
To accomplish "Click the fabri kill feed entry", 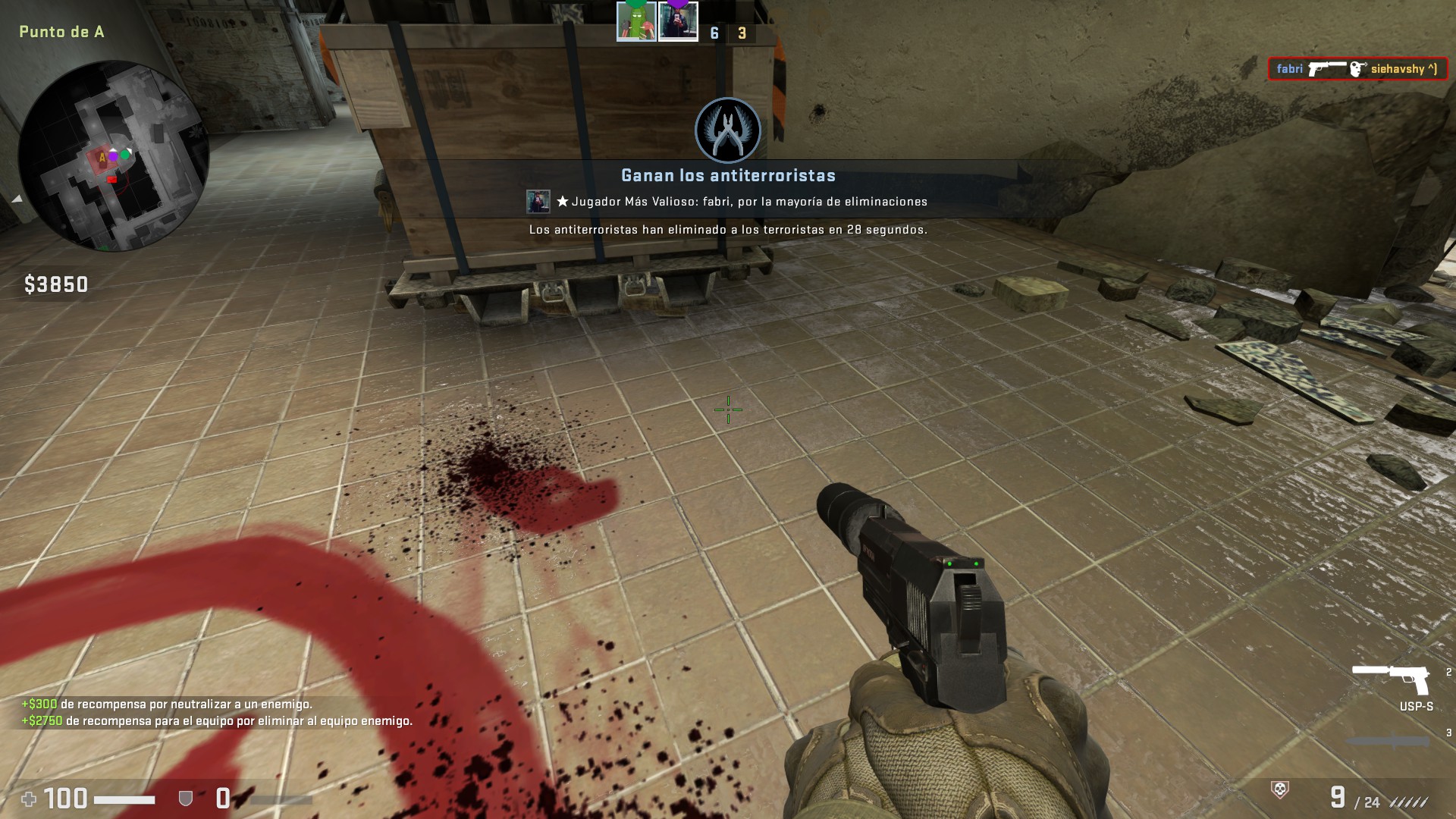I will [x=1357, y=69].
